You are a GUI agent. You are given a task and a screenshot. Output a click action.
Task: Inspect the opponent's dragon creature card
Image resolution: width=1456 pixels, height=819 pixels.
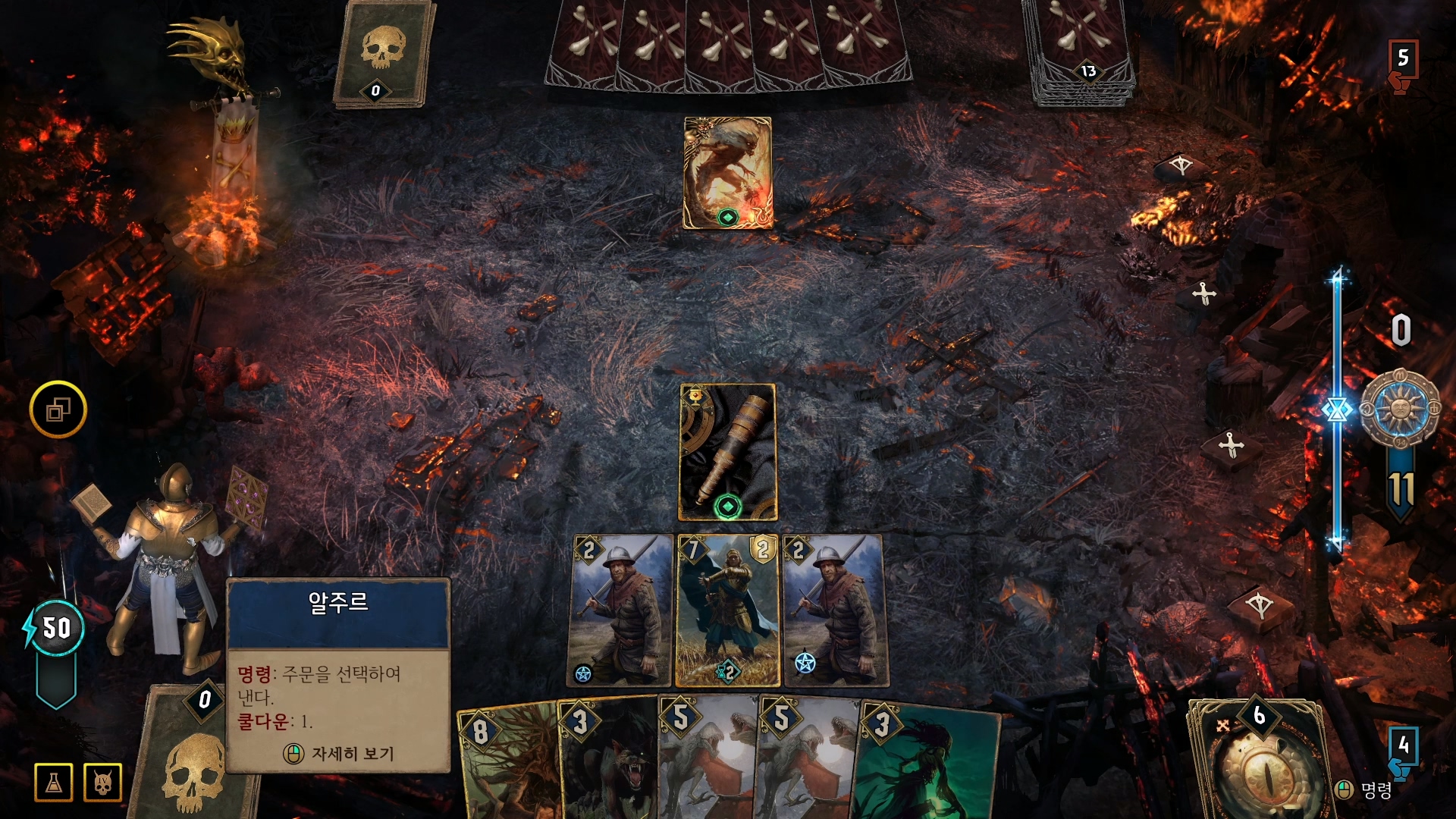point(727,172)
